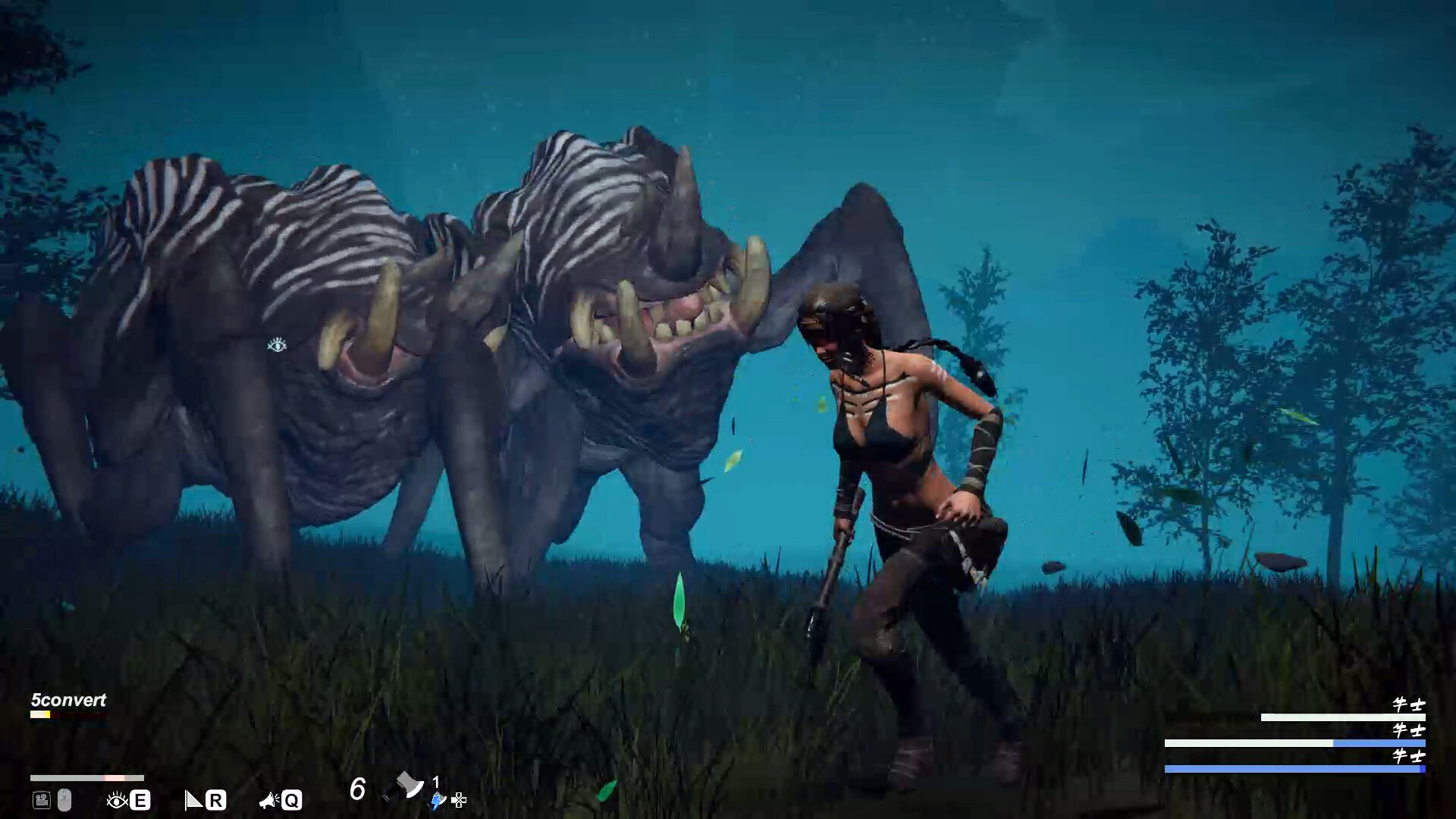
Task: Select the axe weapon icon
Action: click(x=409, y=785)
